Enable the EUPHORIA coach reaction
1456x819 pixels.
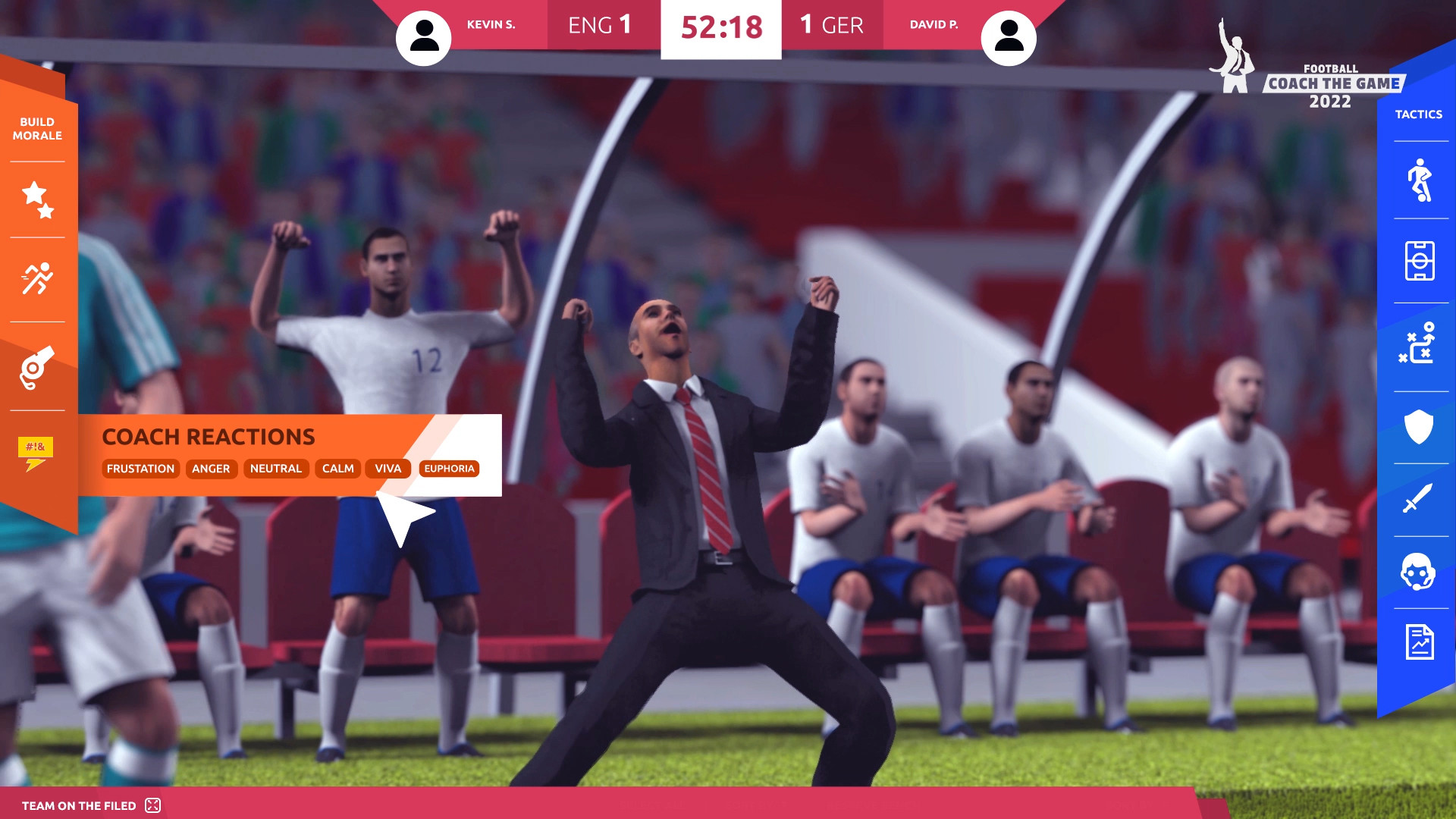click(x=450, y=469)
